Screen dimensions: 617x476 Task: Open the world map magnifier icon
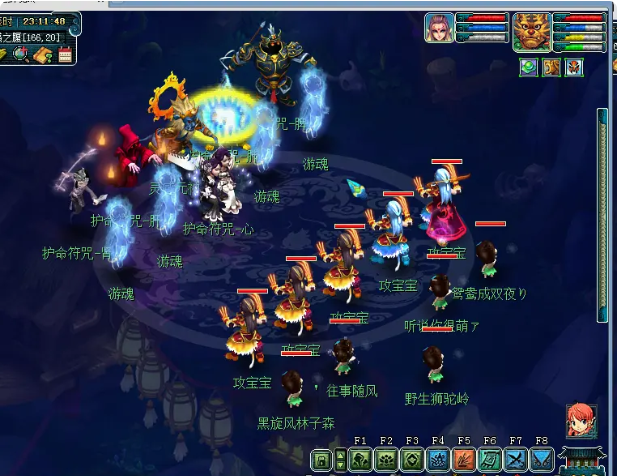[21, 54]
